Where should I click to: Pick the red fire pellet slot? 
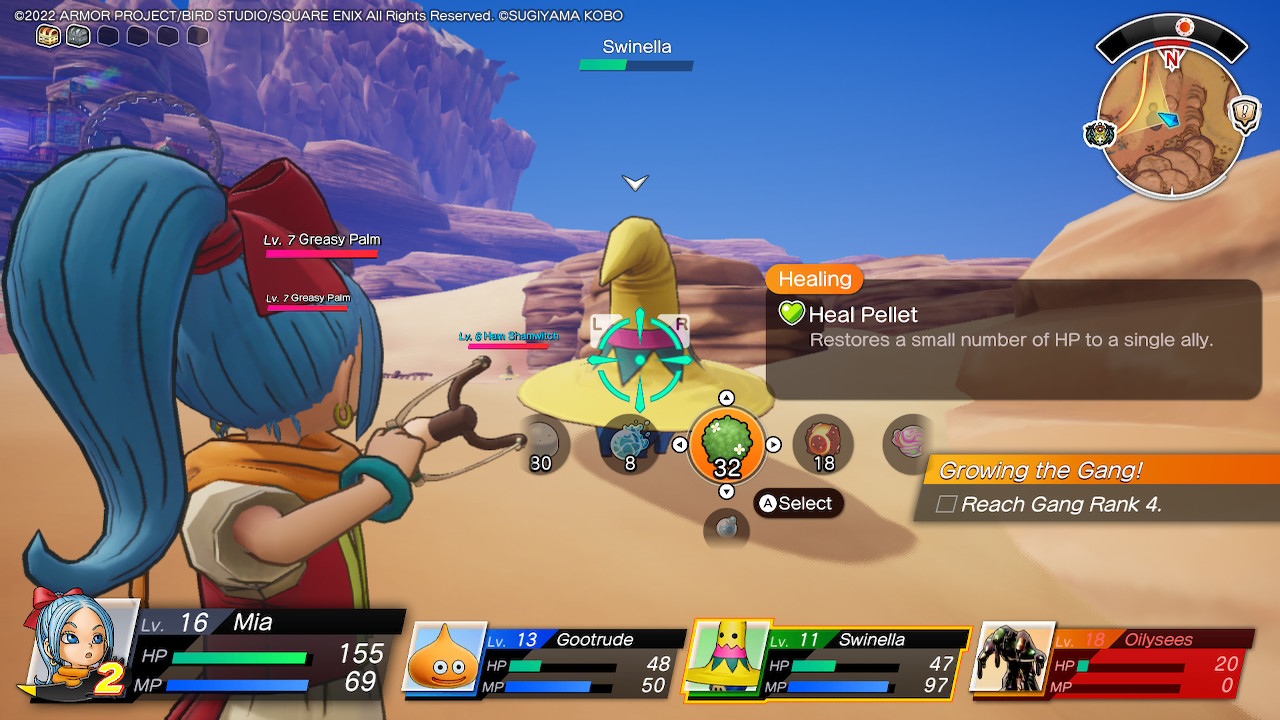coord(823,443)
